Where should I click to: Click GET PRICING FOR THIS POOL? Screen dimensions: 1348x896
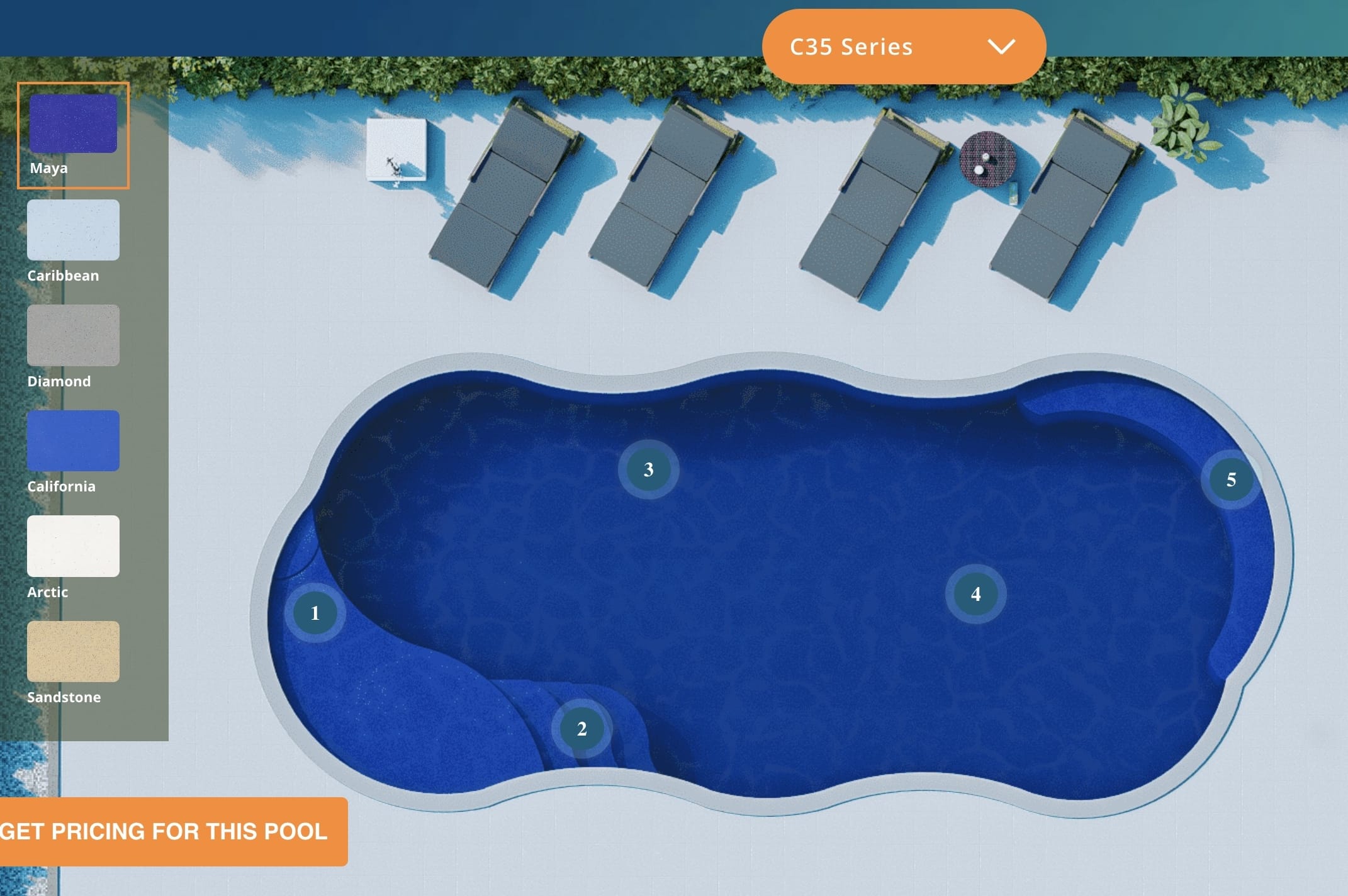coord(164,832)
